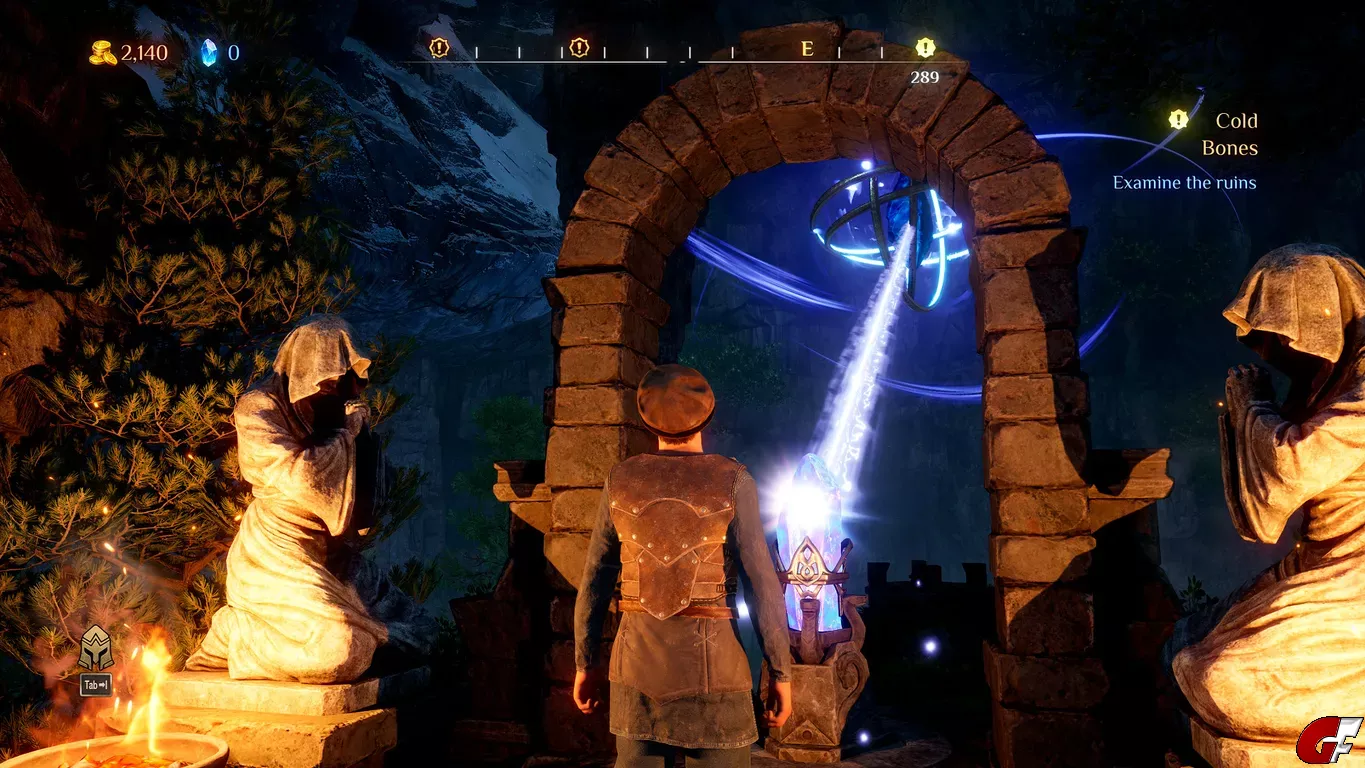Open the helmet character menu icon
Viewport: 1365px width, 768px height.
click(x=96, y=648)
